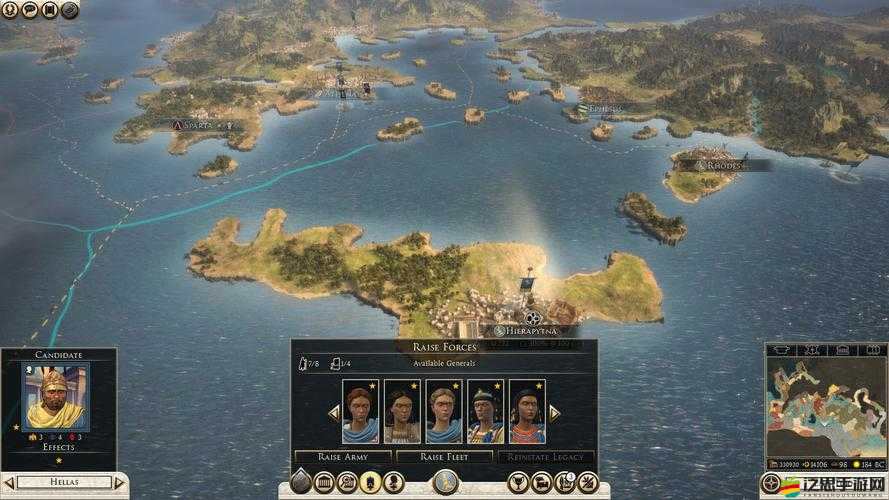Show previous generals with the left arrow

[333, 412]
